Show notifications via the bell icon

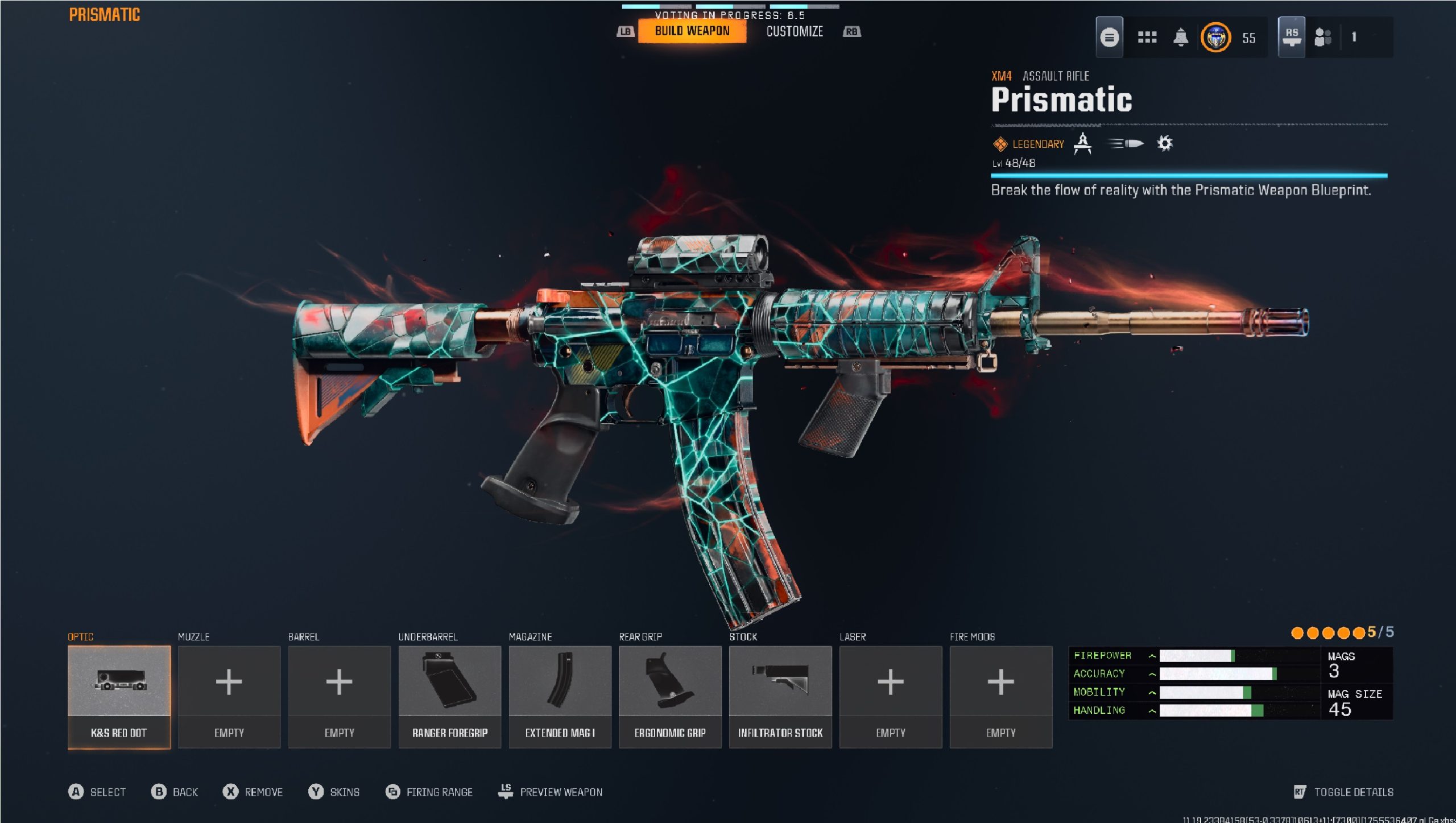[x=1181, y=38]
